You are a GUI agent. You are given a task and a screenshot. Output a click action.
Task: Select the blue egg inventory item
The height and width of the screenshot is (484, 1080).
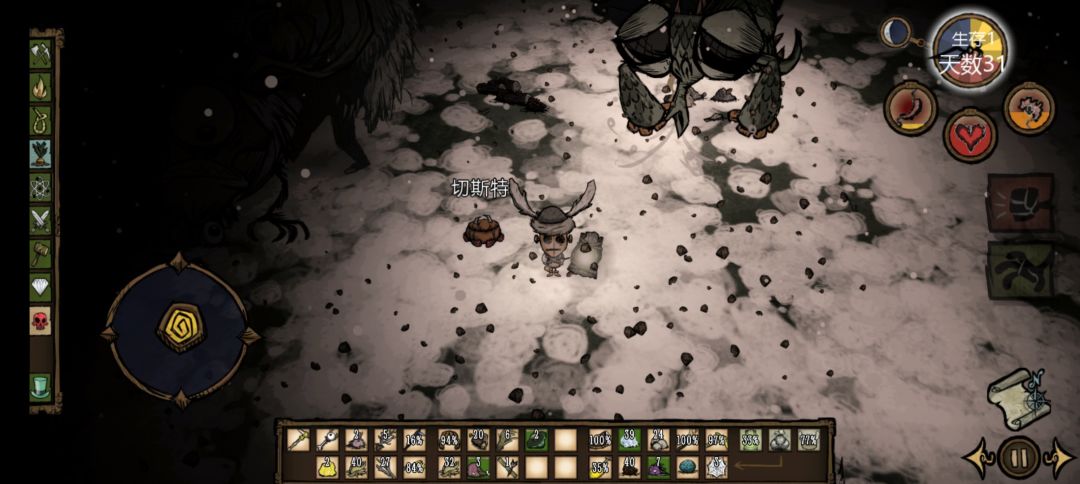pyautogui.click(x=688, y=465)
